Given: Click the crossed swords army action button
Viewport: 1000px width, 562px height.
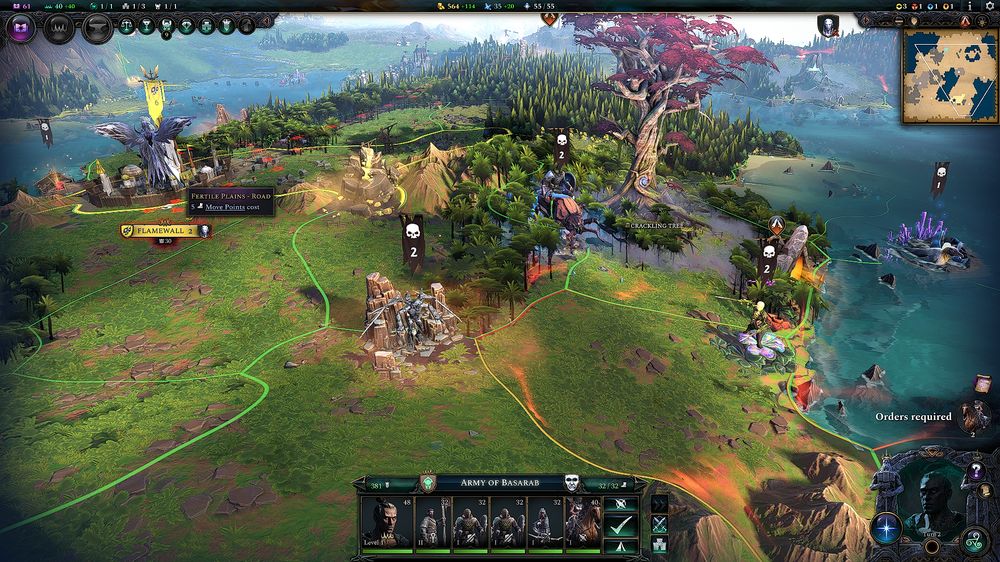Looking at the screenshot, I should 660,523.
